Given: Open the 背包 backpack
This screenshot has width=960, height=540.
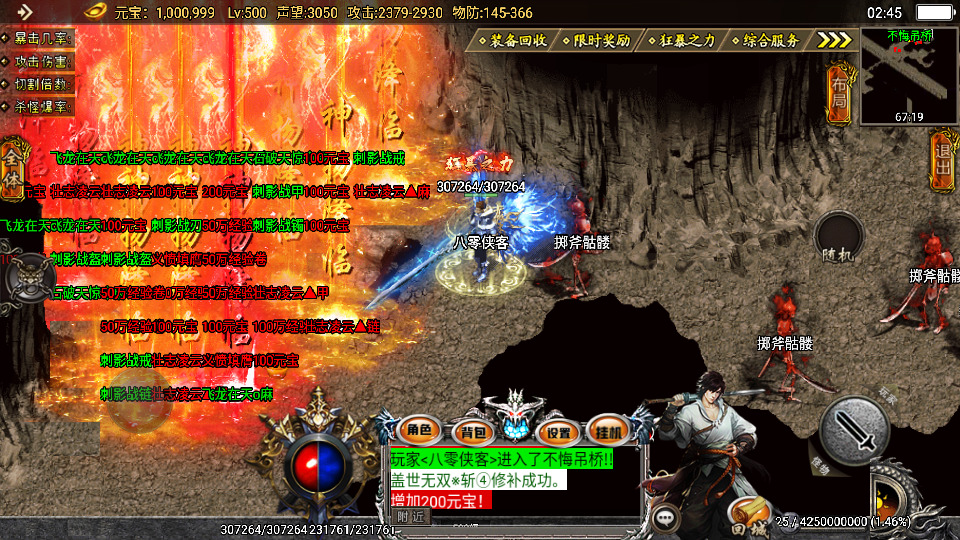Looking at the screenshot, I should [468, 432].
